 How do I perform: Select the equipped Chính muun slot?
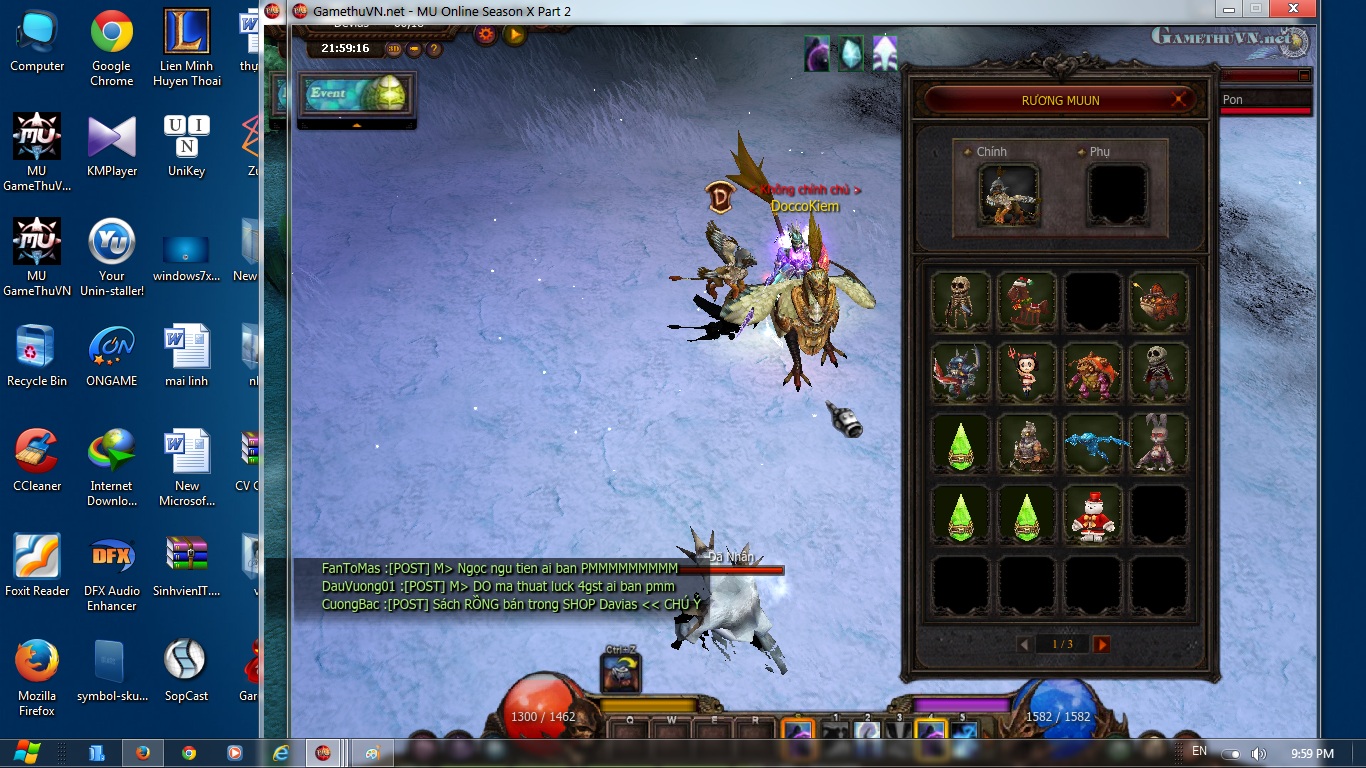pyautogui.click(x=1009, y=194)
